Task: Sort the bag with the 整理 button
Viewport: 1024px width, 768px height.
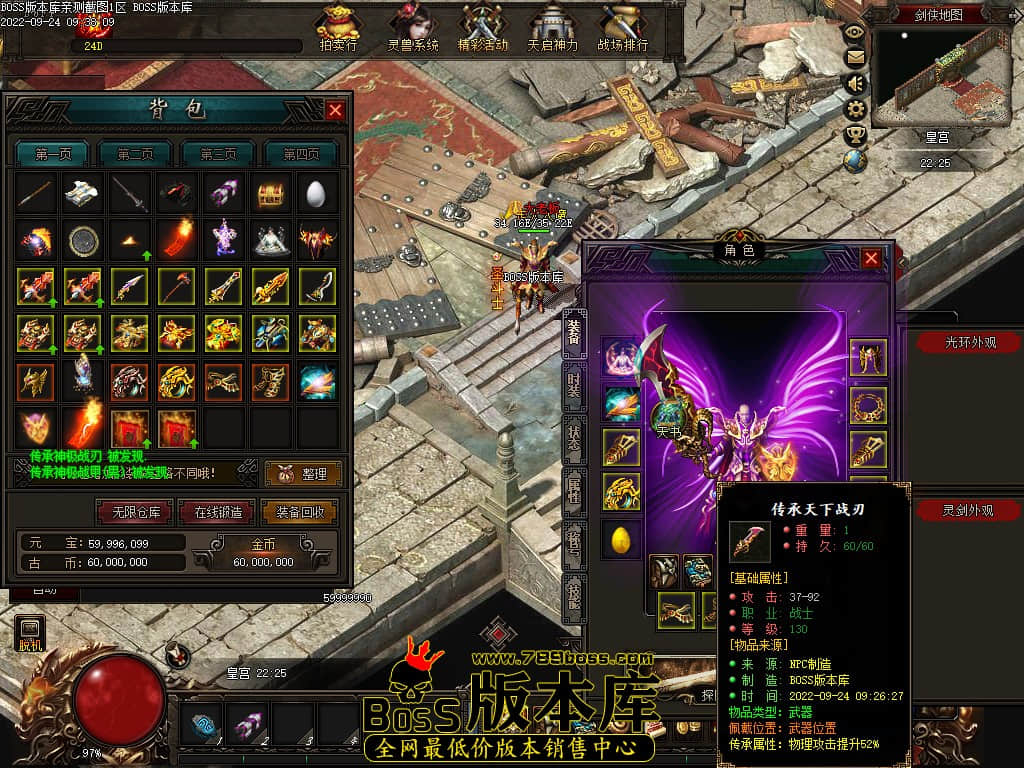Action: click(303, 474)
